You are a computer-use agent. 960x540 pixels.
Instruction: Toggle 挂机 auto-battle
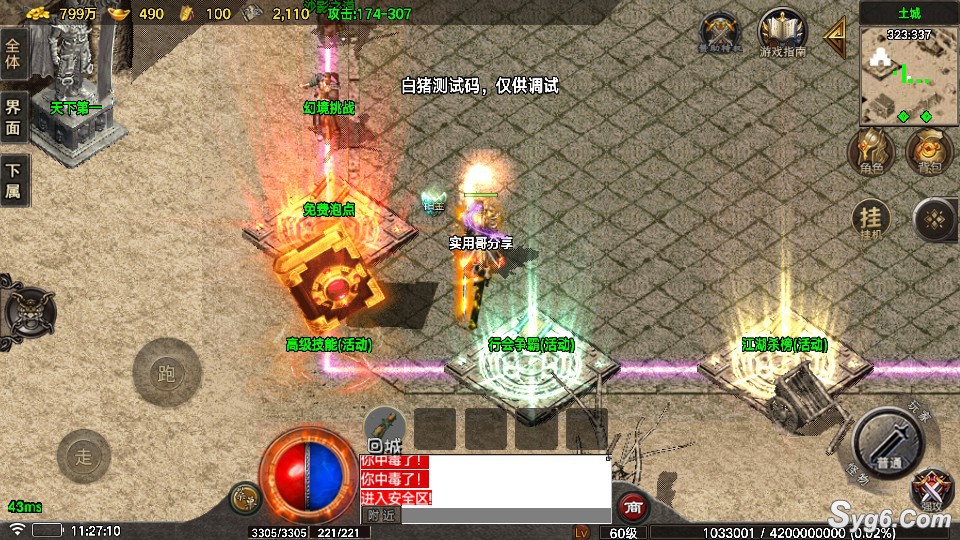[871, 220]
